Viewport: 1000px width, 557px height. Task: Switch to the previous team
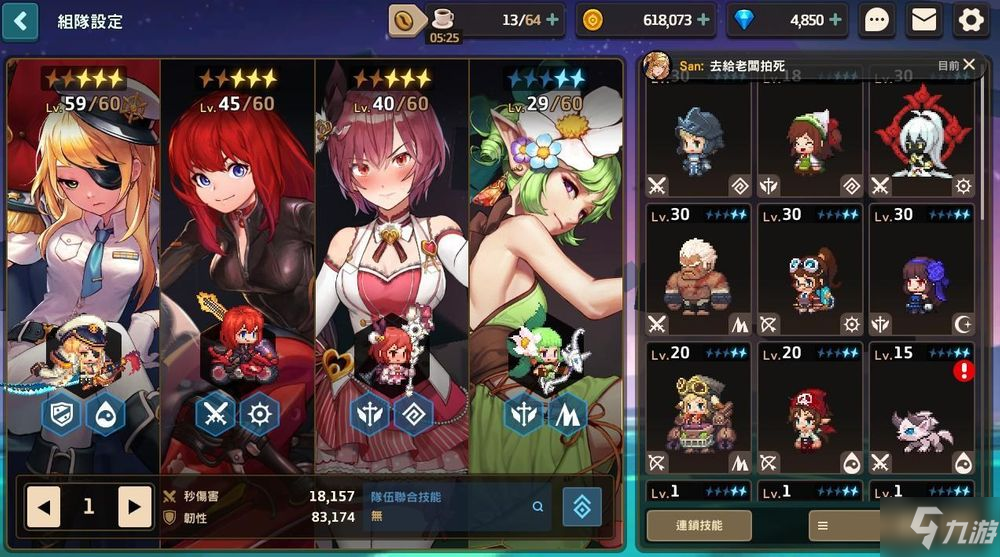point(43,507)
